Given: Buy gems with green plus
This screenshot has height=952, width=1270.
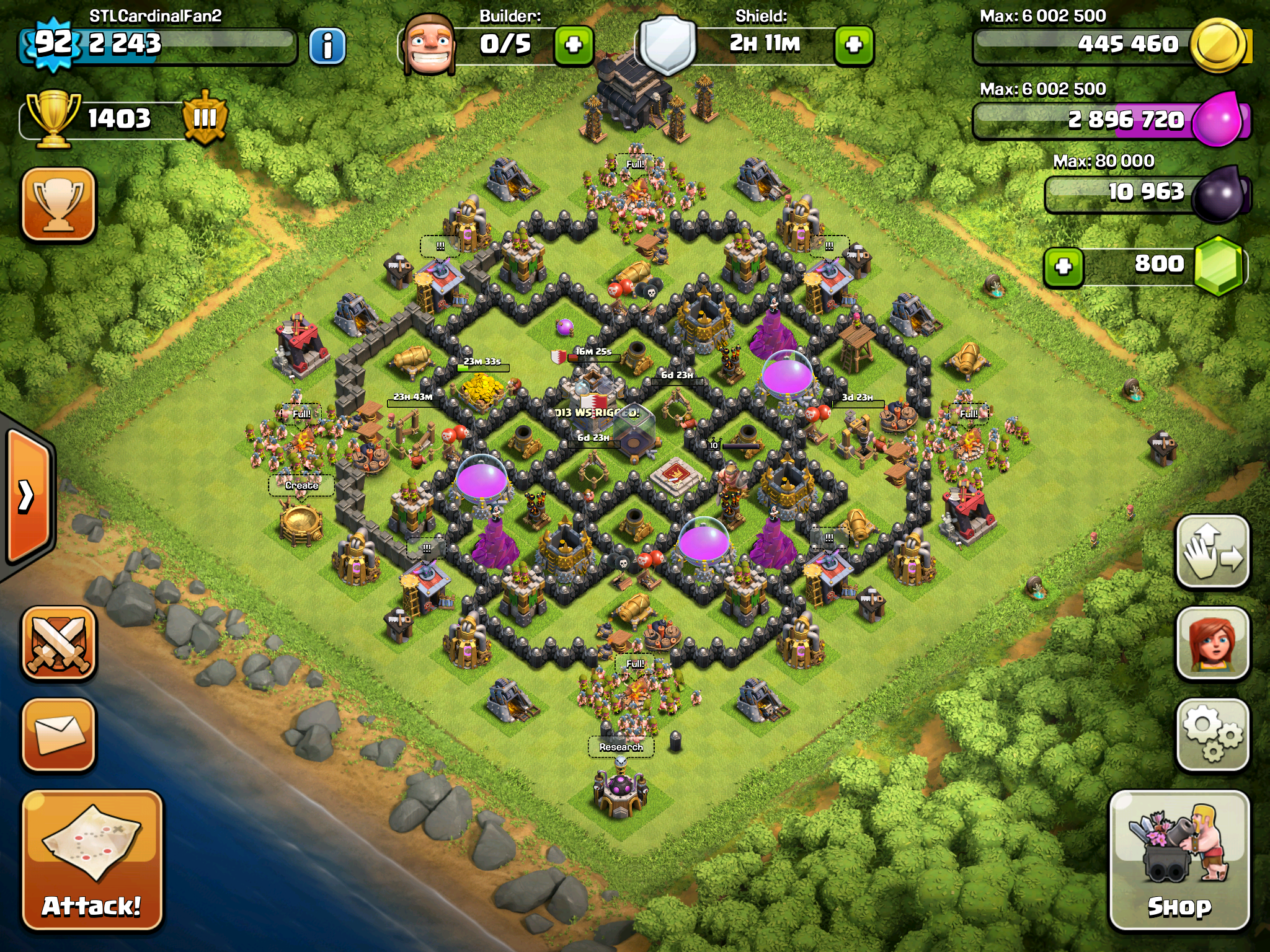Looking at the screenshot, I should (x=1064, y=267).
